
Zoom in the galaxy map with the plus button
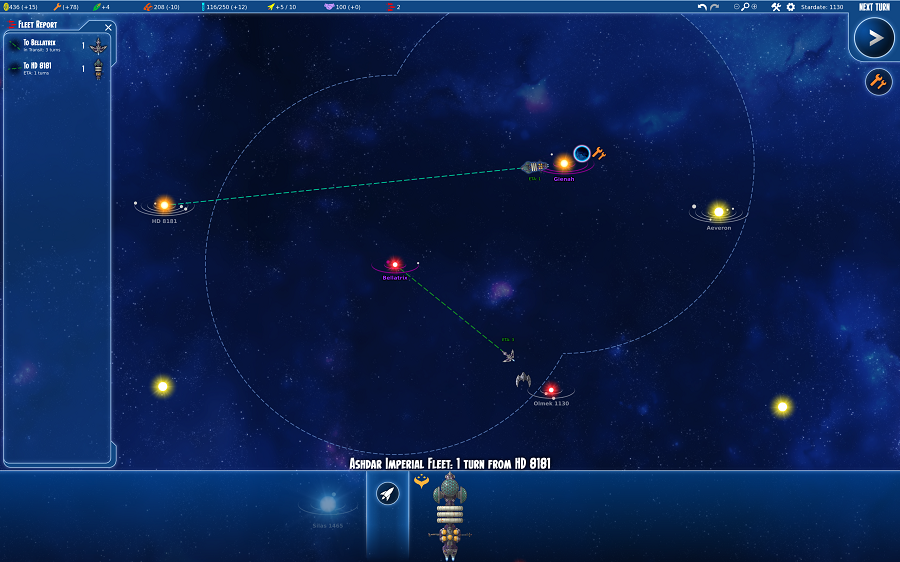(x=754, y=7)
